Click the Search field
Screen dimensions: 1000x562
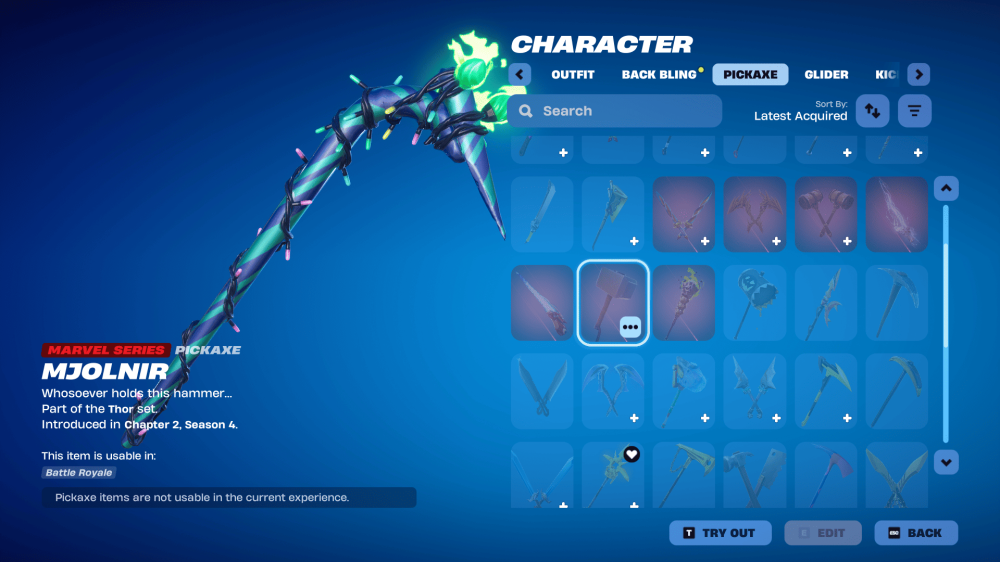pyautogui.click(x=614, y=111)
